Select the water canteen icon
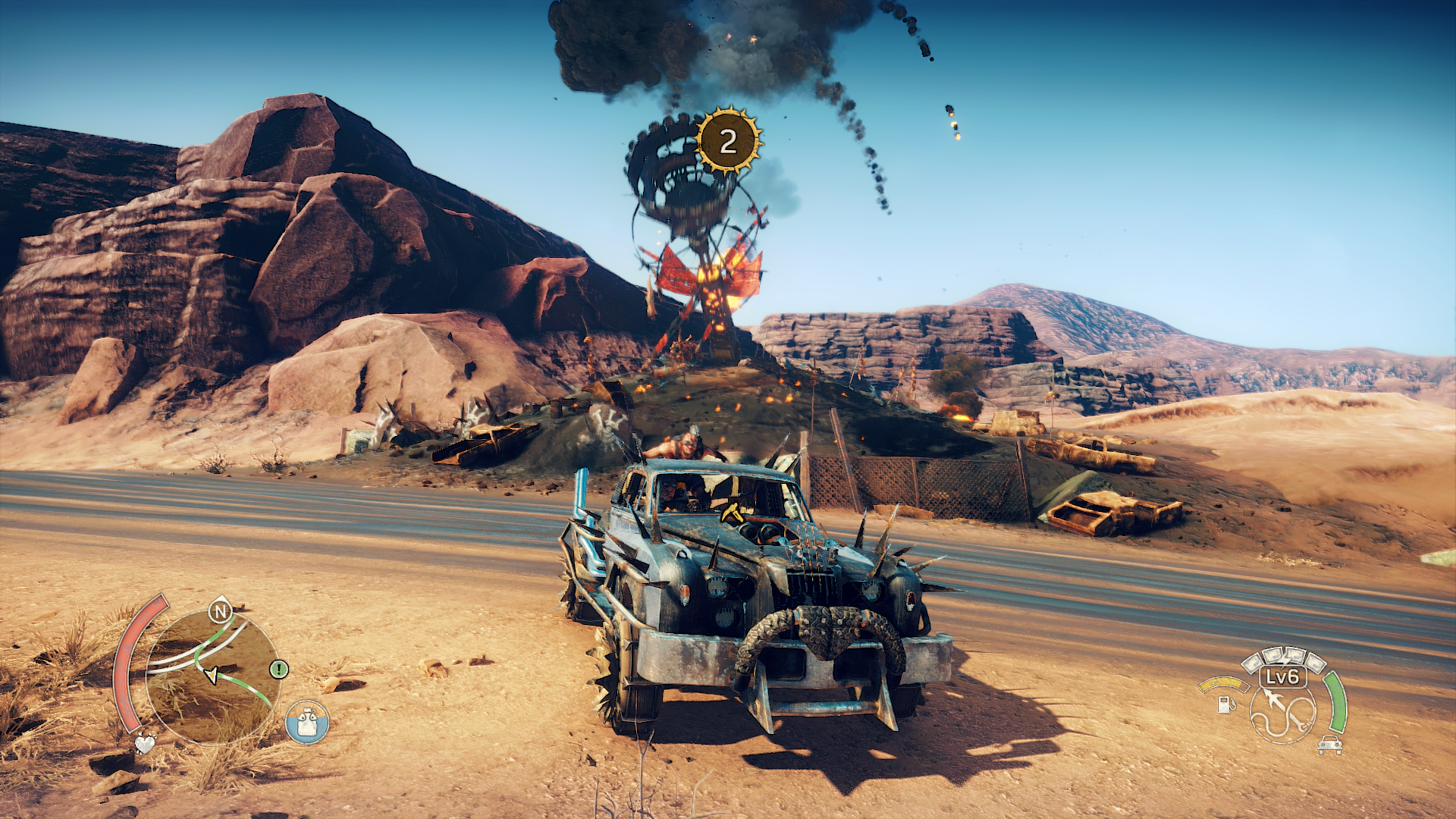Screen dimensions: 1456x819 (307, 722)
